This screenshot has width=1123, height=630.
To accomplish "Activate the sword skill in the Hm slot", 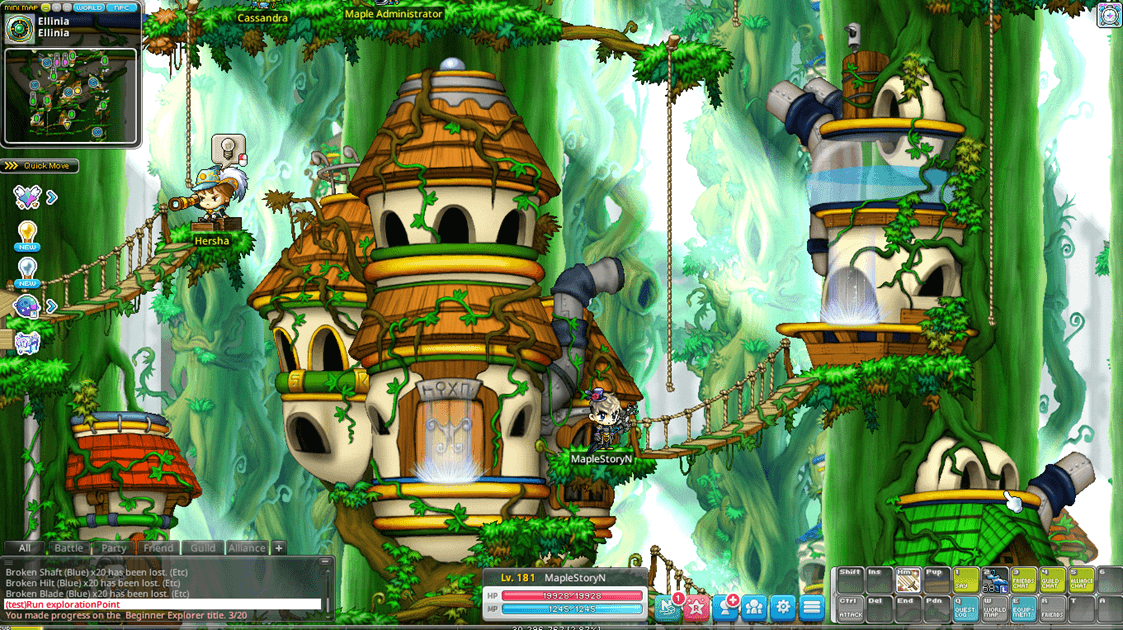I will 908,579.
